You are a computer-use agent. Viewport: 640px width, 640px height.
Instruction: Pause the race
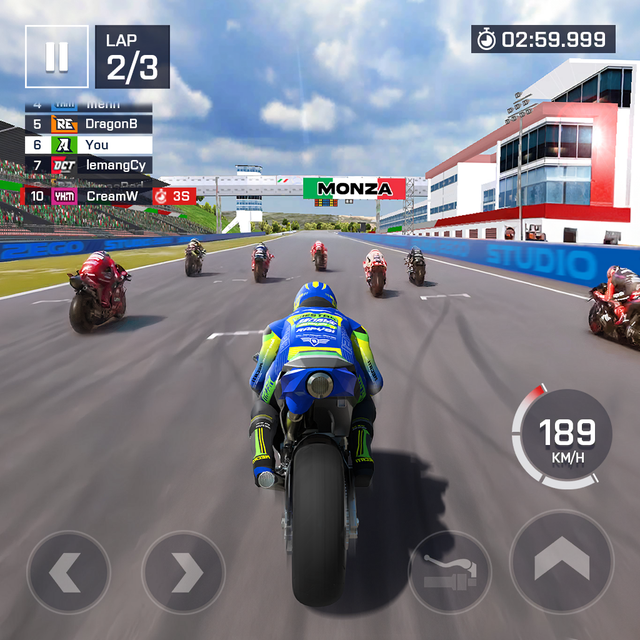click(x=57, y=57)
